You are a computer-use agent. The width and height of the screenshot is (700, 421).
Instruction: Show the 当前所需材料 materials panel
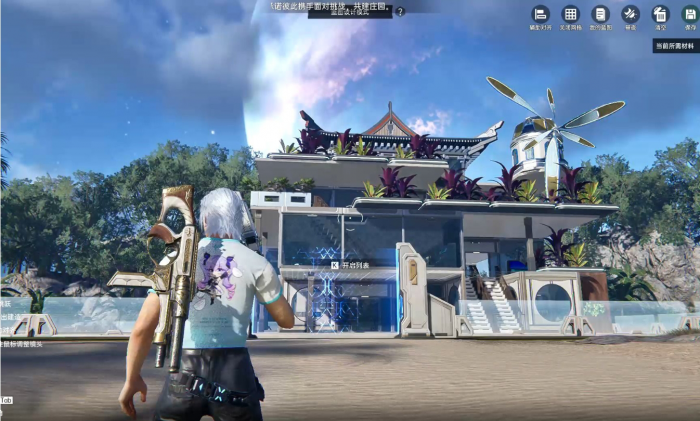(676, 46)
